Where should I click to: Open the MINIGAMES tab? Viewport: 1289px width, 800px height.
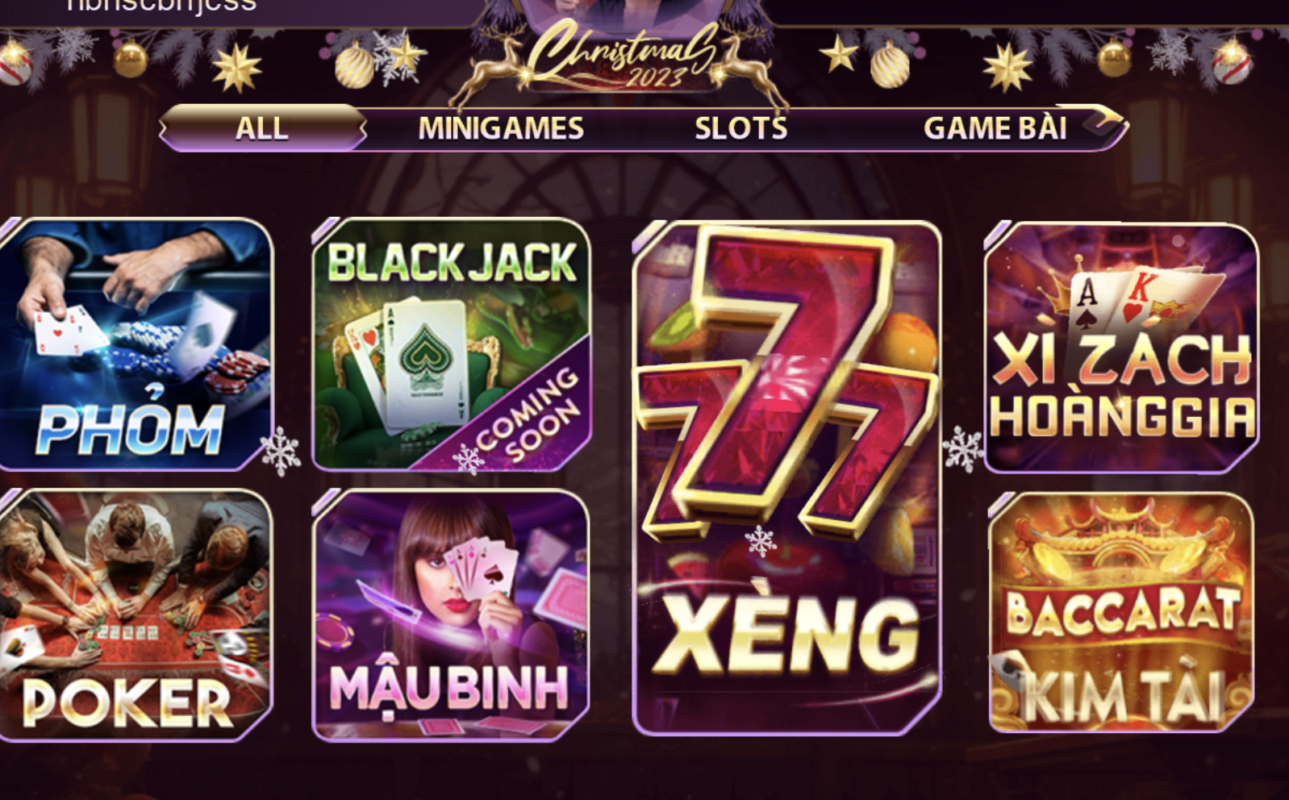point(500,128)
